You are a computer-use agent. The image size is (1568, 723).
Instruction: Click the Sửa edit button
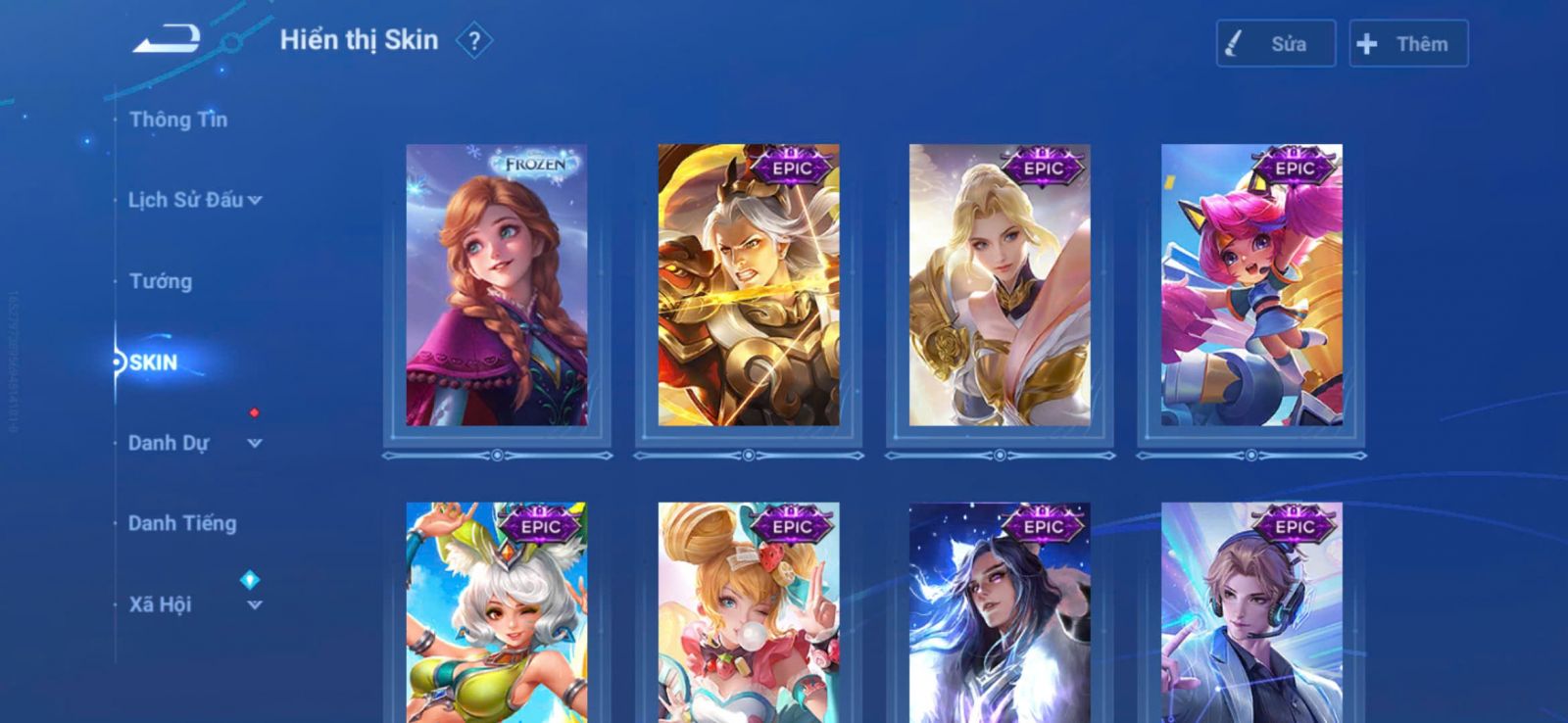point(1275,44)
